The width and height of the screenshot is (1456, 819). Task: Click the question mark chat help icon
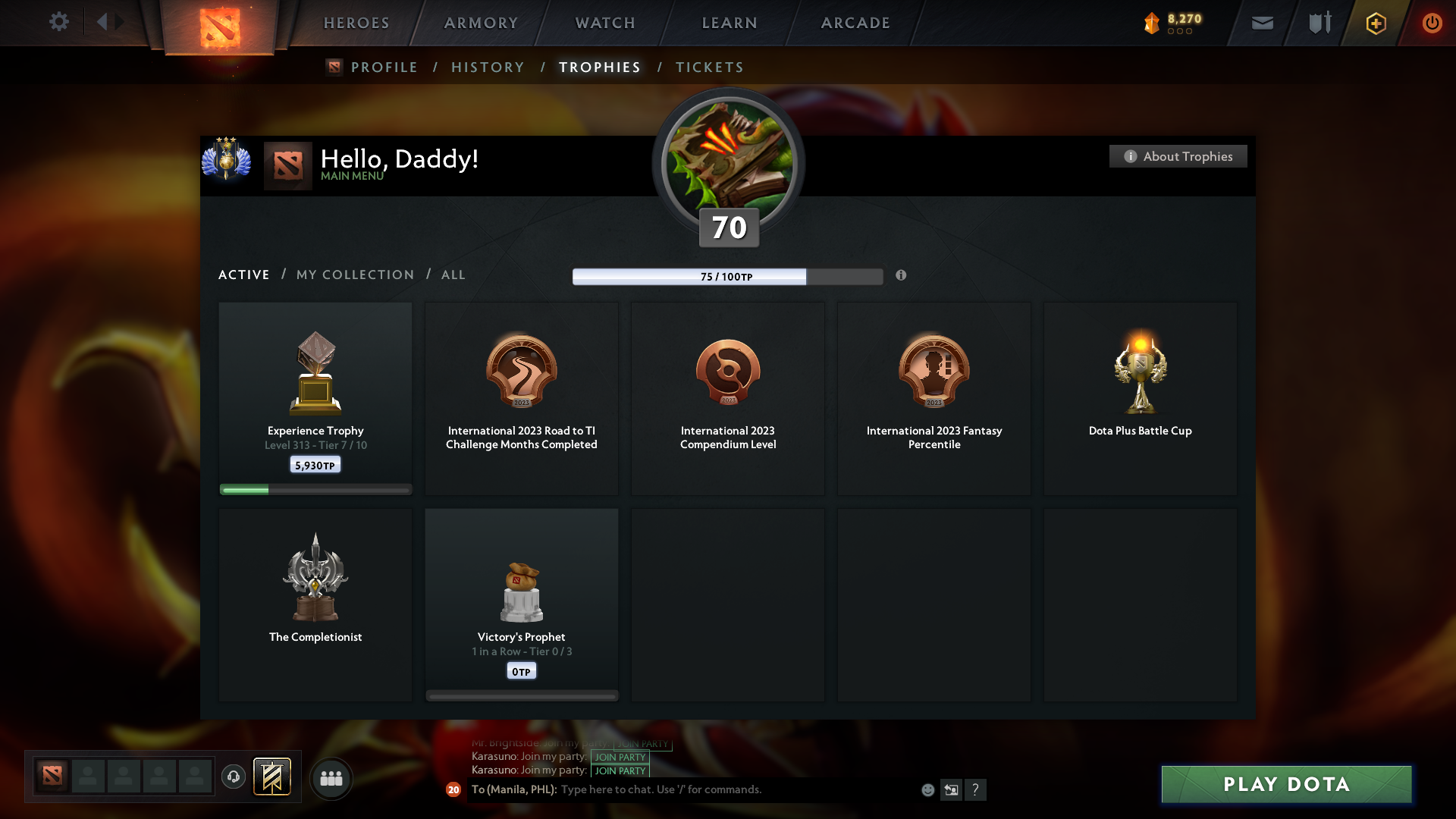[976, 789]
